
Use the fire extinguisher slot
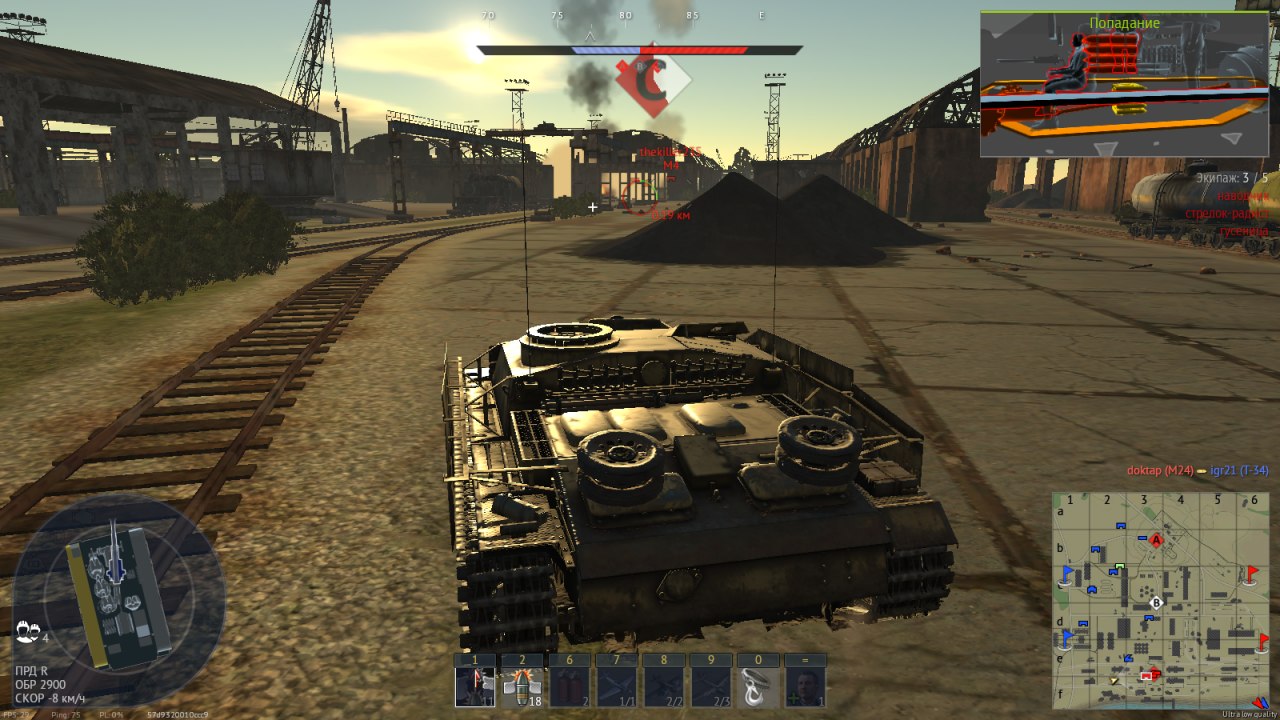tap(569, 687)
